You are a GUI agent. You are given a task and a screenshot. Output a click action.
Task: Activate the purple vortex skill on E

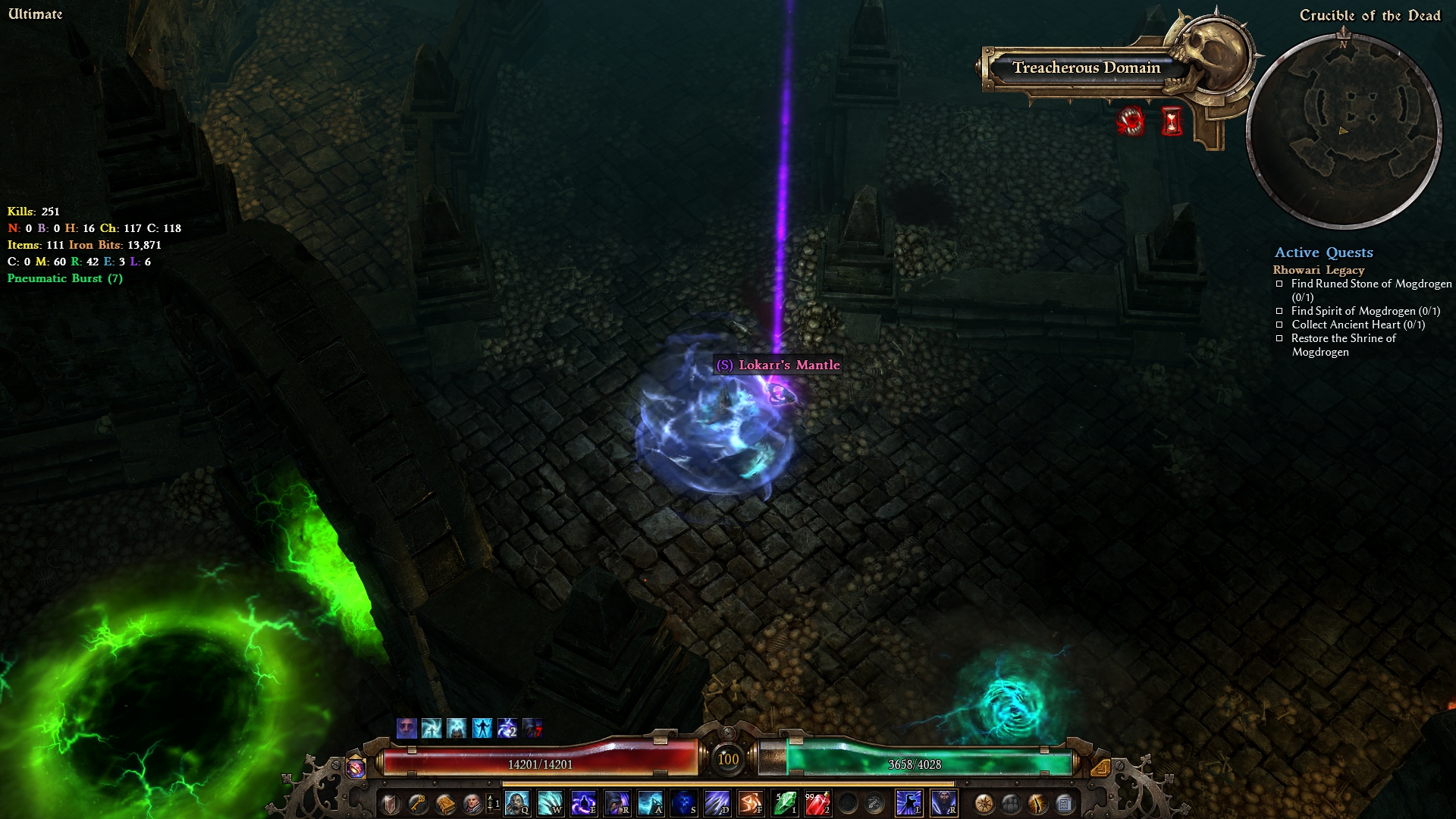point(584,803)
